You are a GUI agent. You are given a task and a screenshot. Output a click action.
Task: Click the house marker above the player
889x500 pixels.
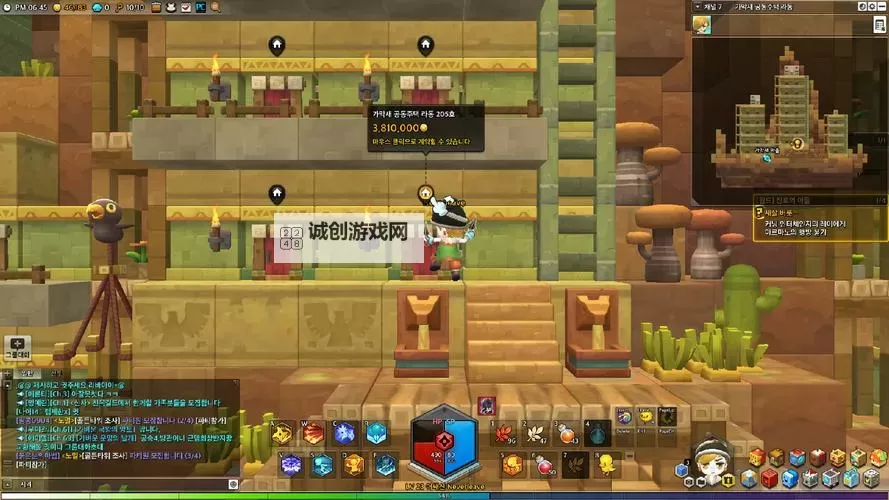click(425, 192)
